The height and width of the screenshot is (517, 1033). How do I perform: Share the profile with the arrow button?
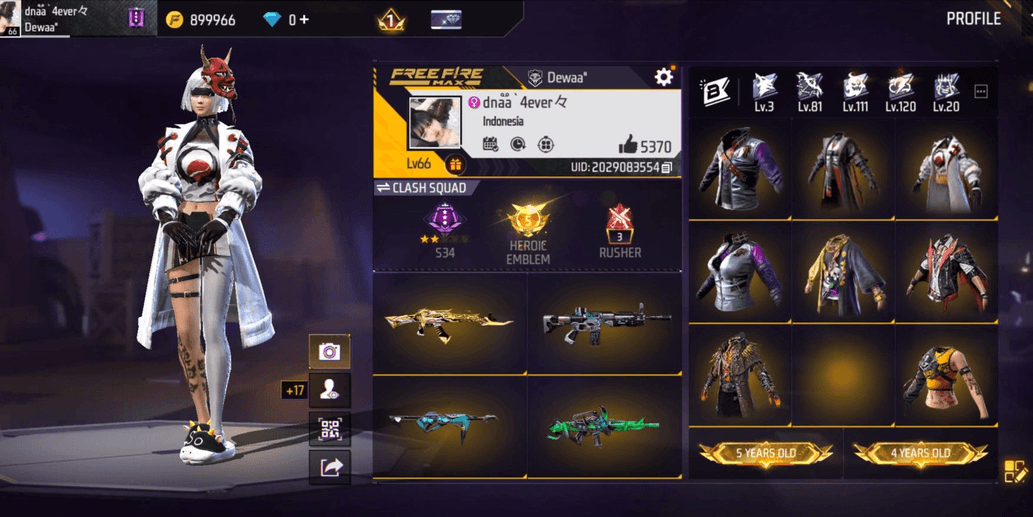pos(329,467)
